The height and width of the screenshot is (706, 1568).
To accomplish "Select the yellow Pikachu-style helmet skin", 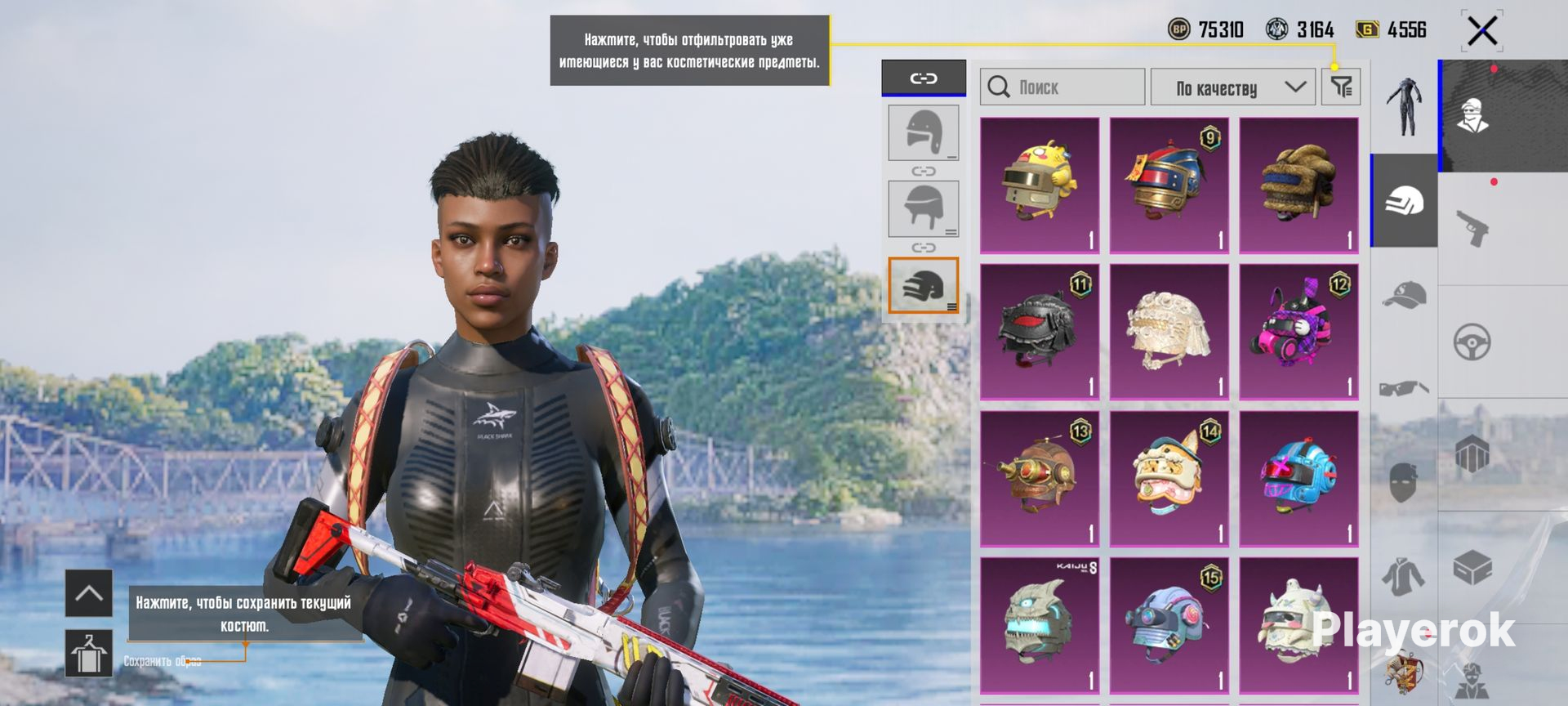I will pos(1039,185).
